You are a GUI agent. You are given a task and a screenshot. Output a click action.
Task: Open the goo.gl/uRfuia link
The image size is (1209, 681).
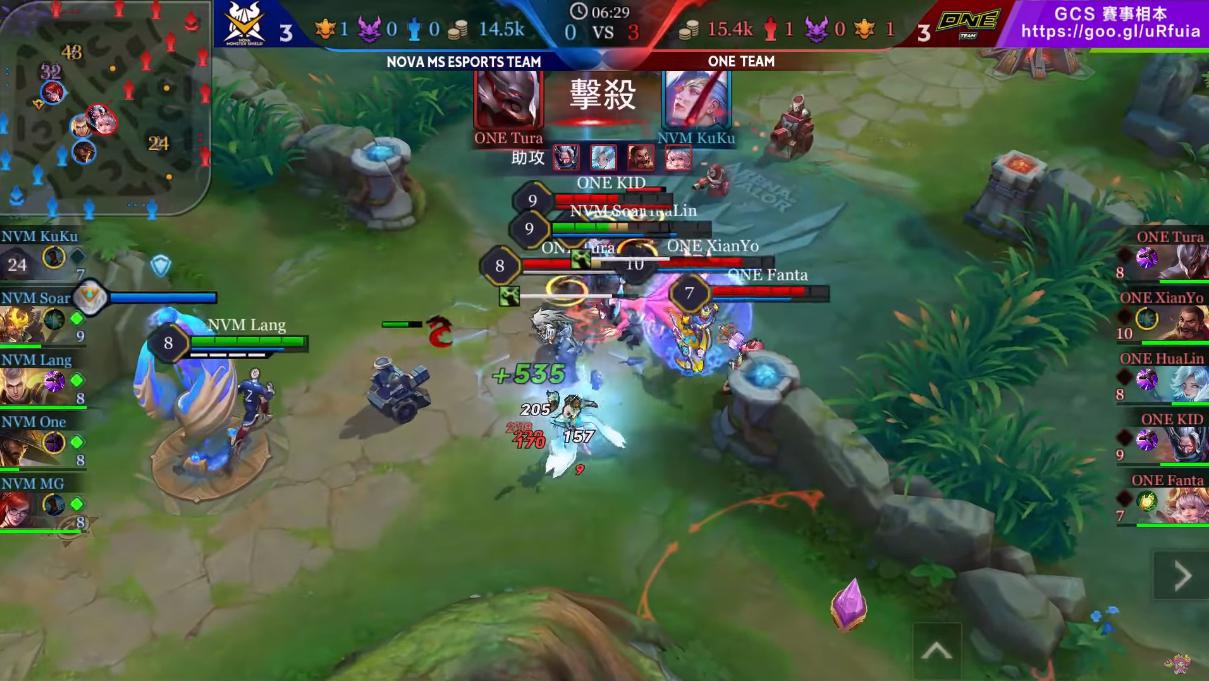1110,32
